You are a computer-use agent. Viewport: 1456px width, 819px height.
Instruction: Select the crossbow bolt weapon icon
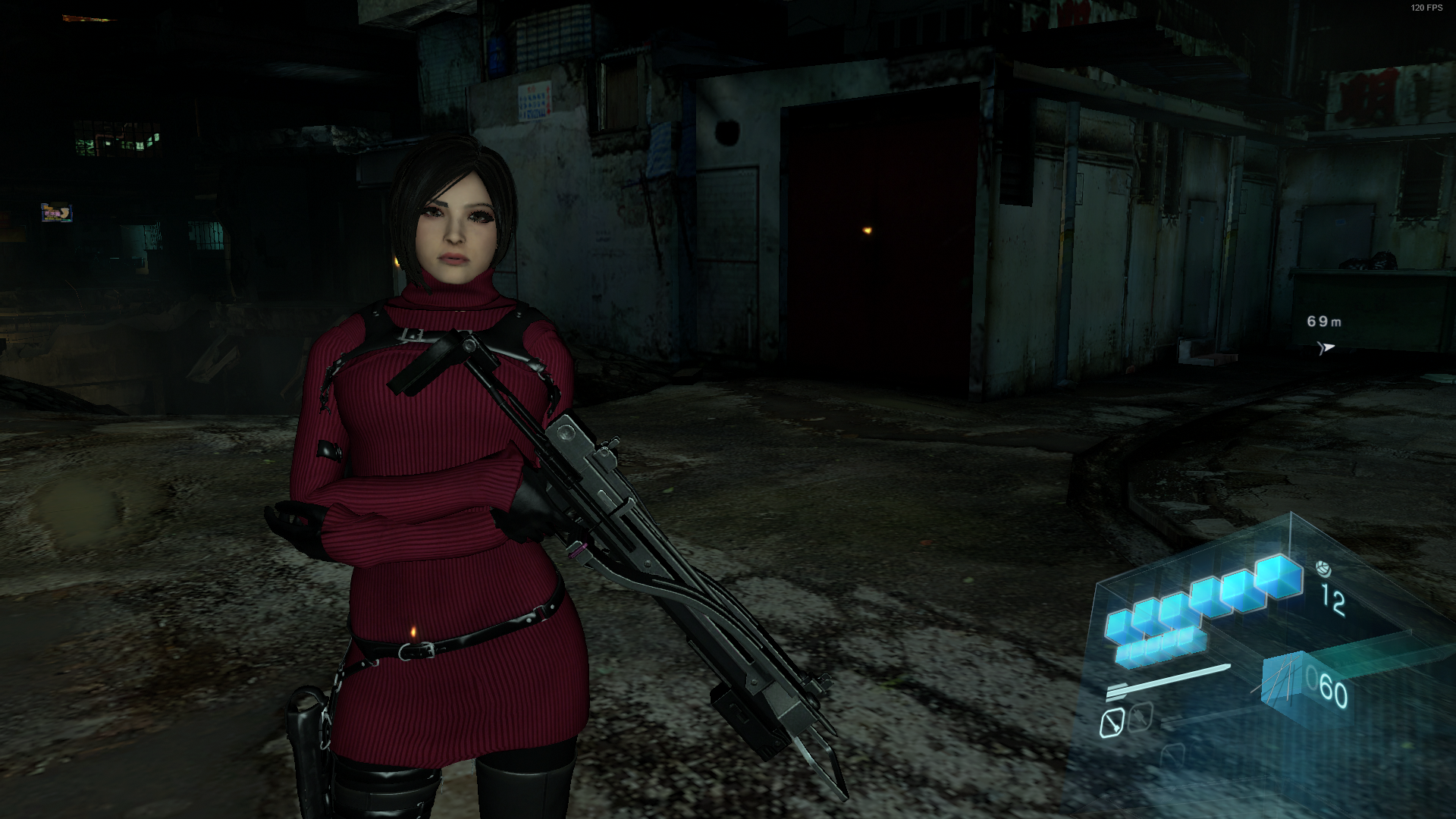[1168, 681]
